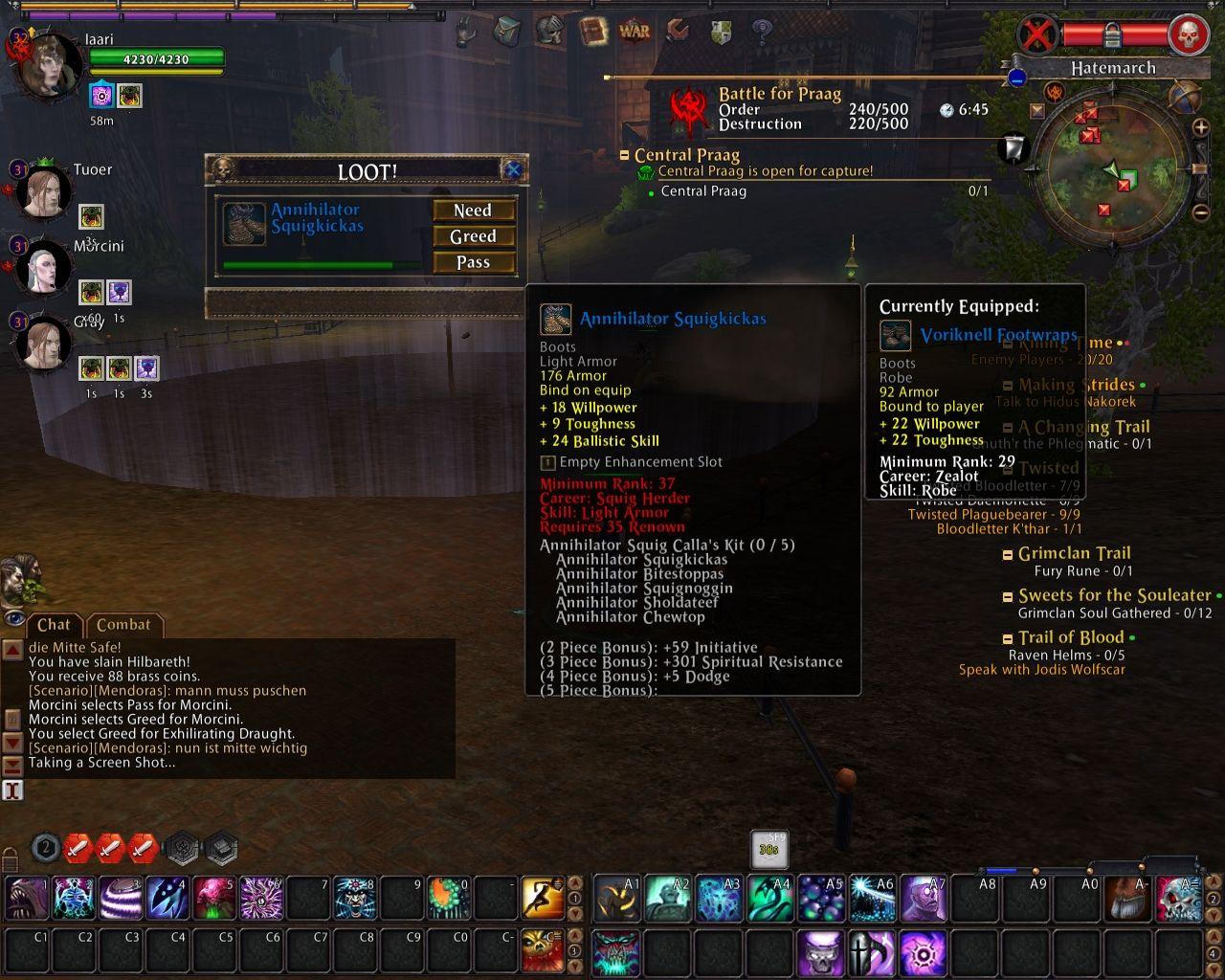Close the LOOT! window
1225x980 pixels.
click(513, 170)
